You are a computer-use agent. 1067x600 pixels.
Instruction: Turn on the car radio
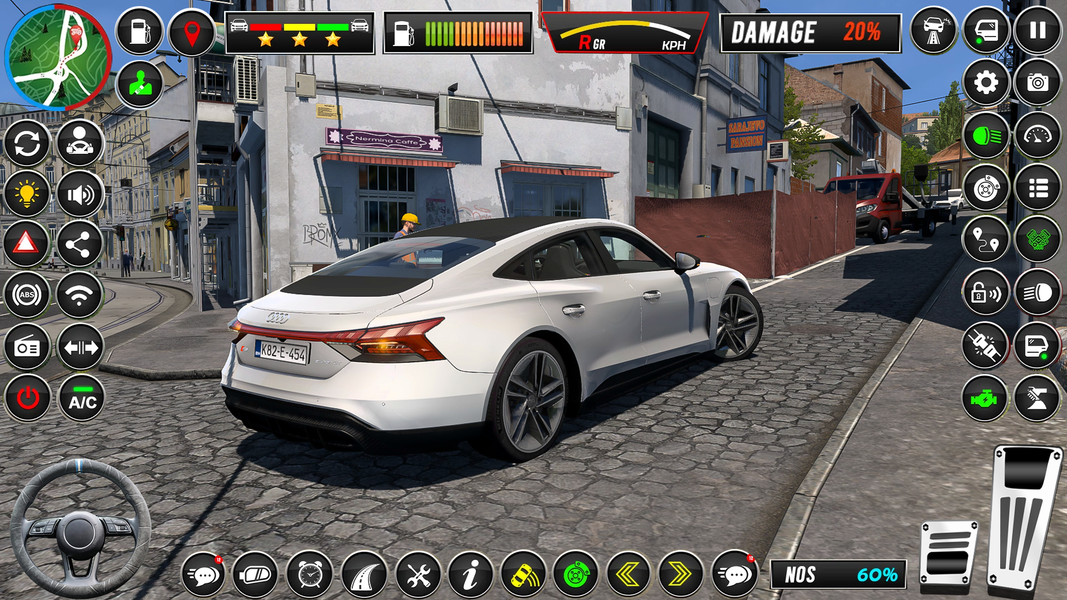click(27, 346)
